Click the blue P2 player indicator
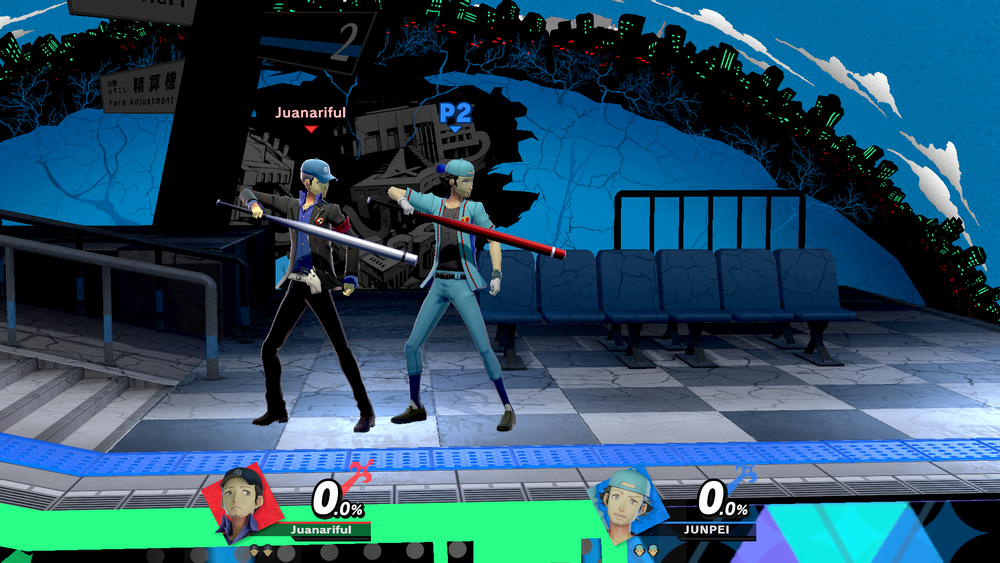The image size is (1000, 563). coord(455,113)
